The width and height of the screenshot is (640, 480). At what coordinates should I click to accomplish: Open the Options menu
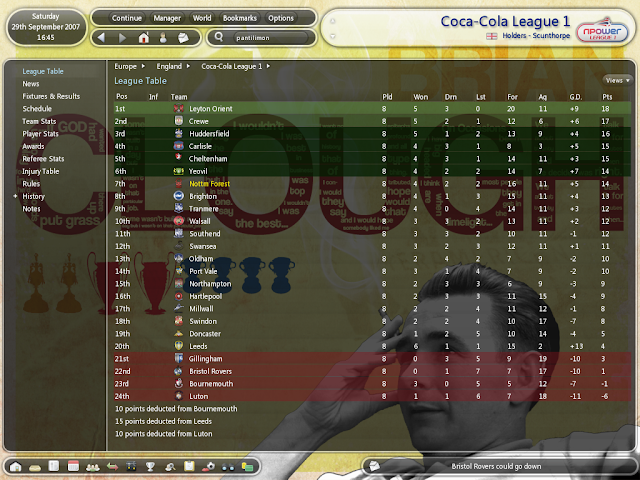[281, 18]
